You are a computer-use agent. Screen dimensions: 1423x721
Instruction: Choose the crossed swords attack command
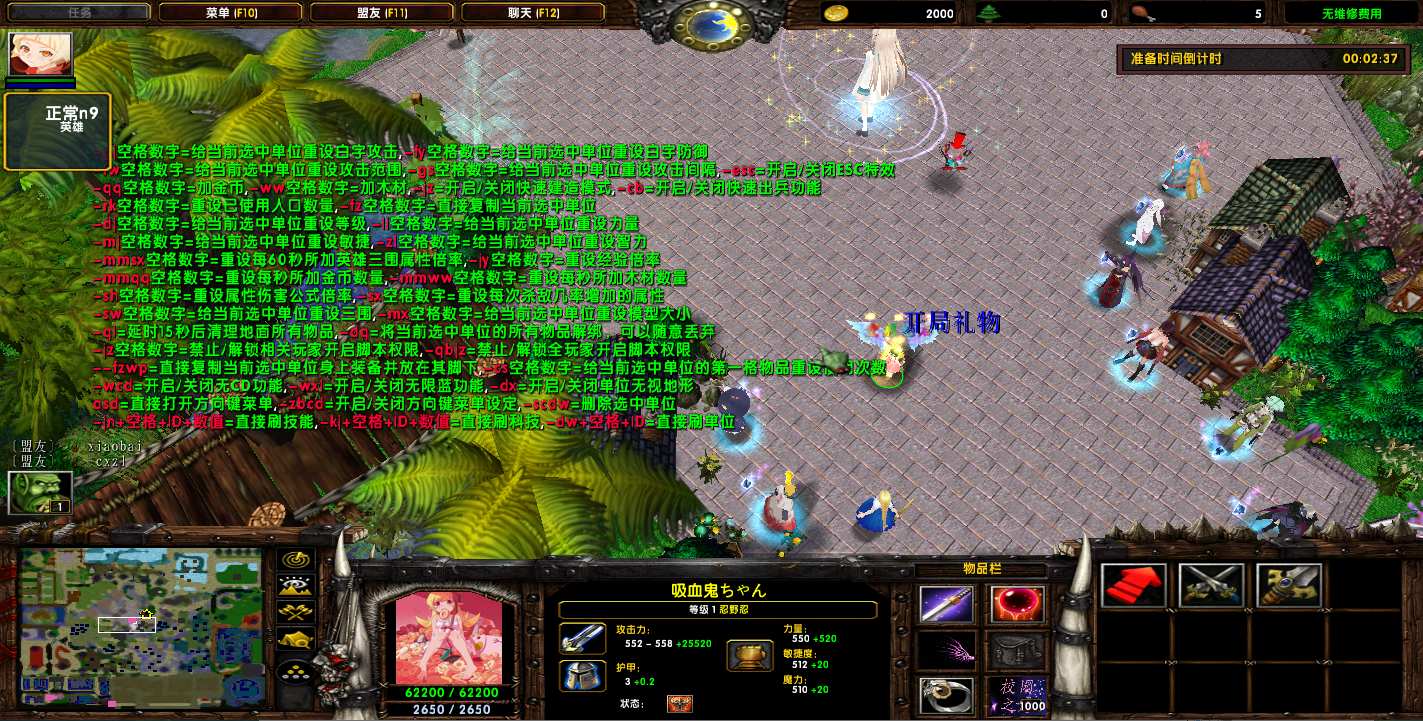coord(1211,586)
